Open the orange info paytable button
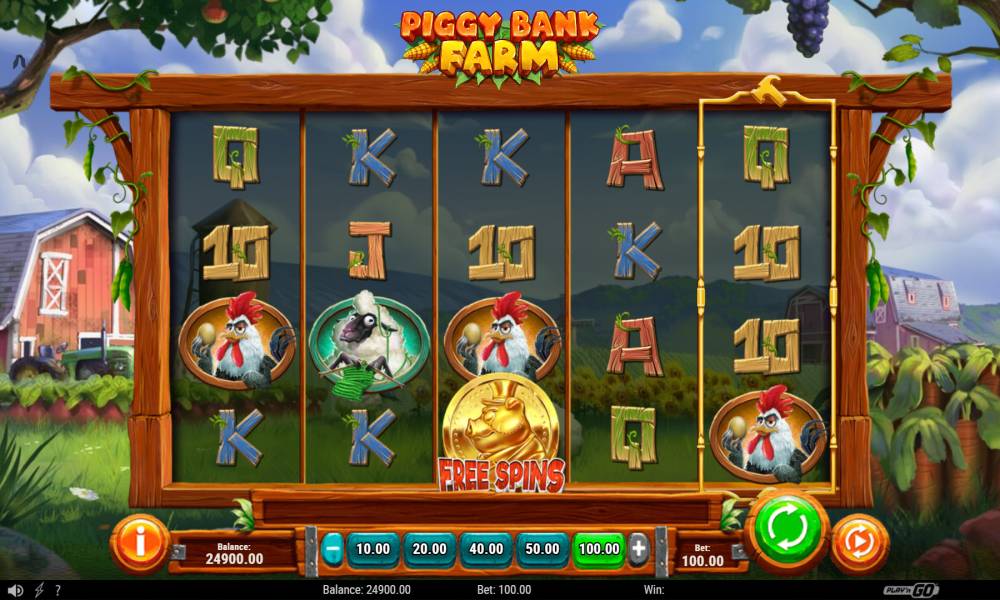Screen dimensions: 1000x600 tap(140, 543)
